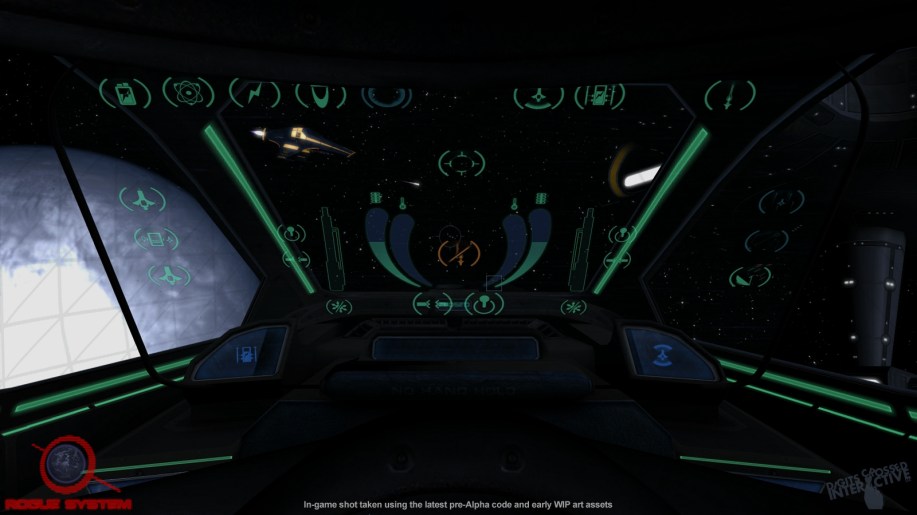
Task: Open the right console's blue ship display
Action: pyautogui.click(x=661, y=351)
